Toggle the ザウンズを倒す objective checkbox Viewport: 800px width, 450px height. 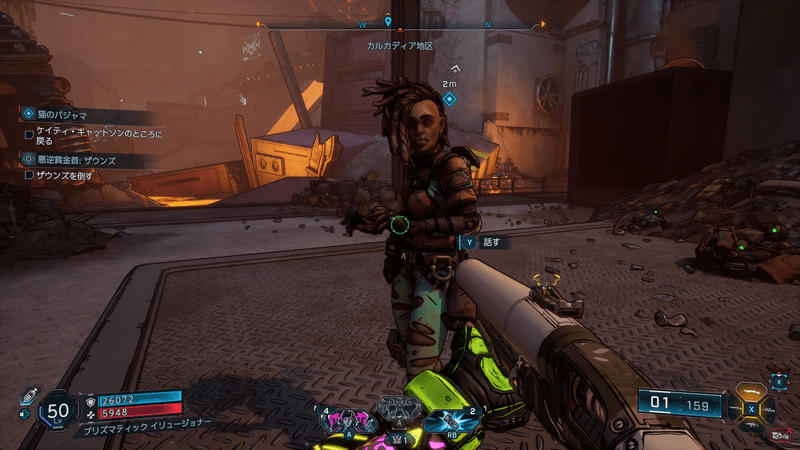tap(29, 174)
